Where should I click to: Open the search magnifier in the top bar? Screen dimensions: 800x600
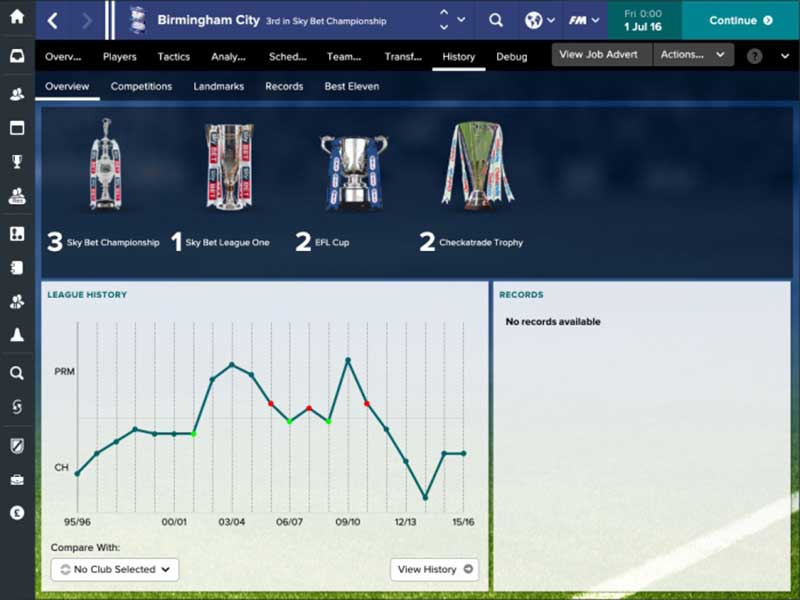pos(496,20)
